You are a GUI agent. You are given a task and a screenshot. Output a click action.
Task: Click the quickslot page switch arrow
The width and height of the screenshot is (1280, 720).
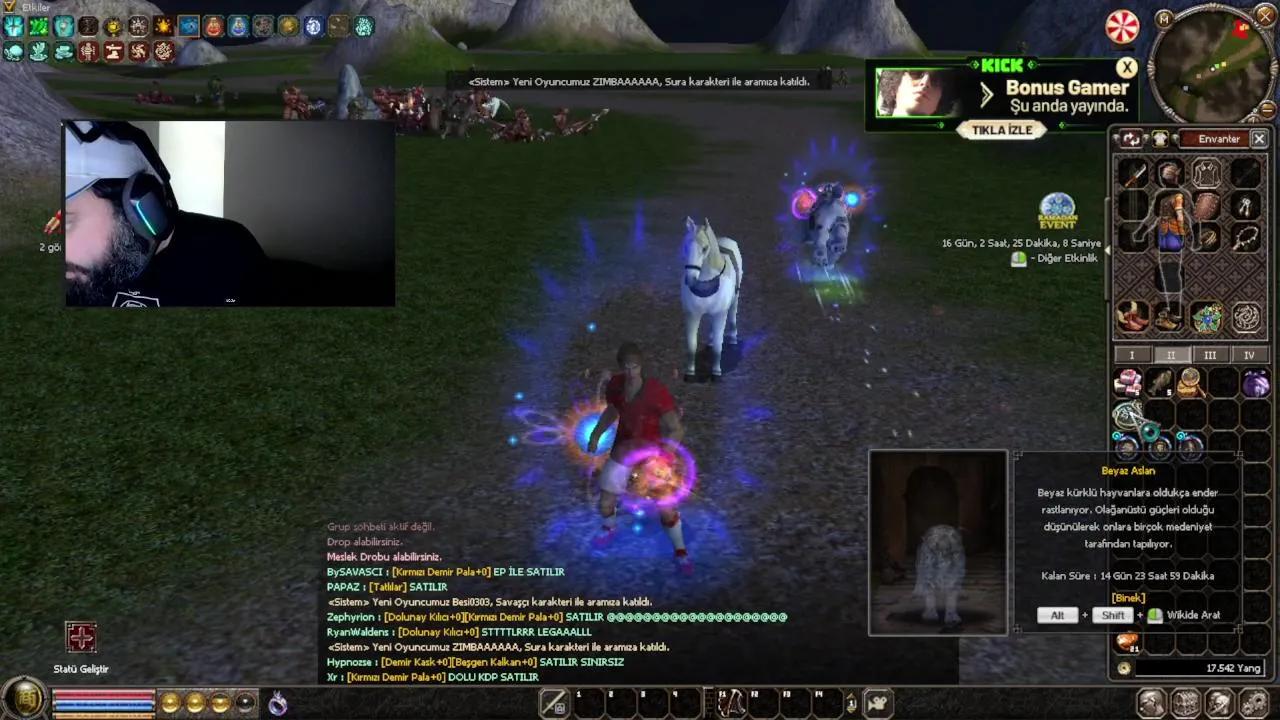pos(850,702)
